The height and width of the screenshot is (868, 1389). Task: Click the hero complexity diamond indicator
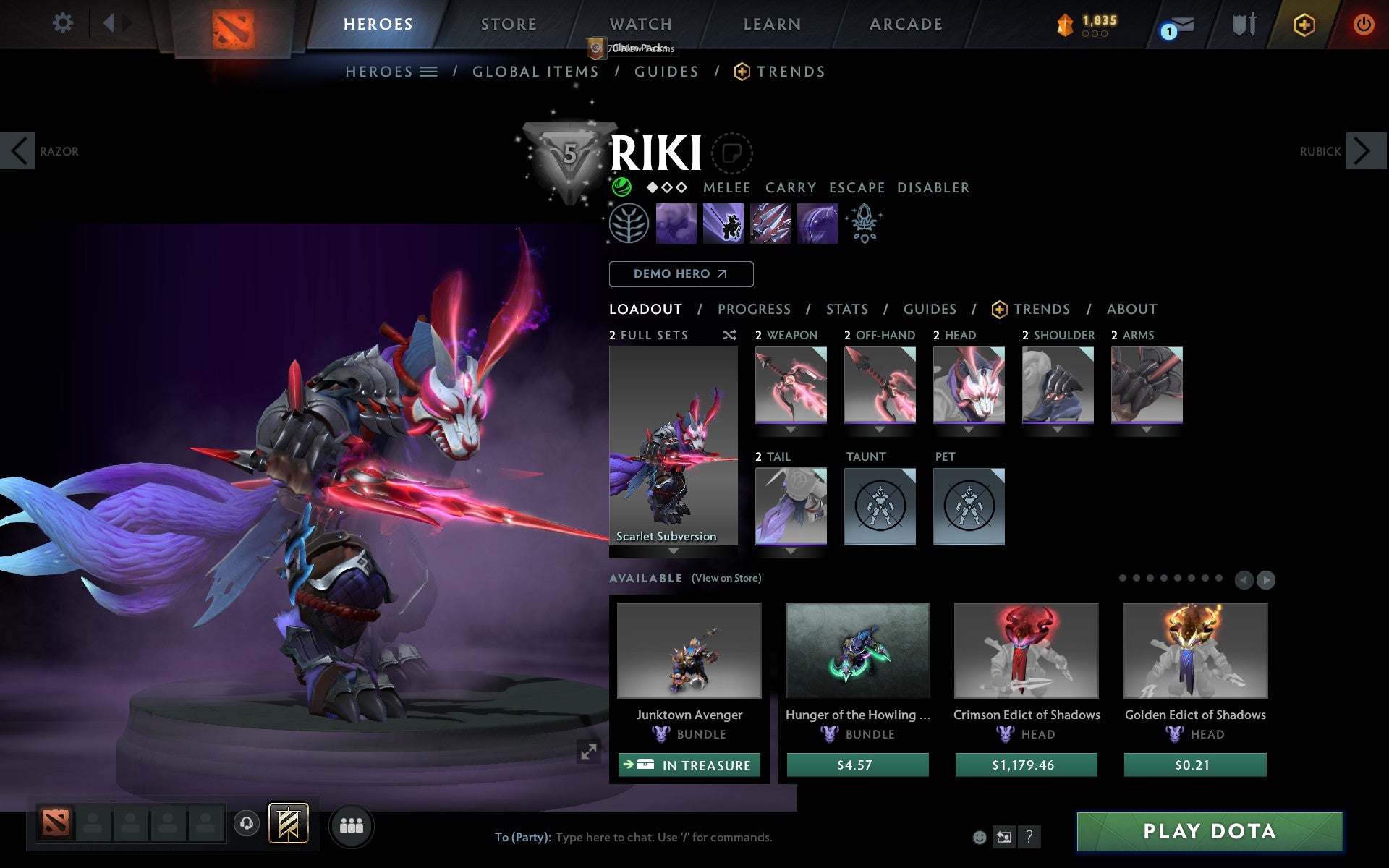[x=666, y=187]
